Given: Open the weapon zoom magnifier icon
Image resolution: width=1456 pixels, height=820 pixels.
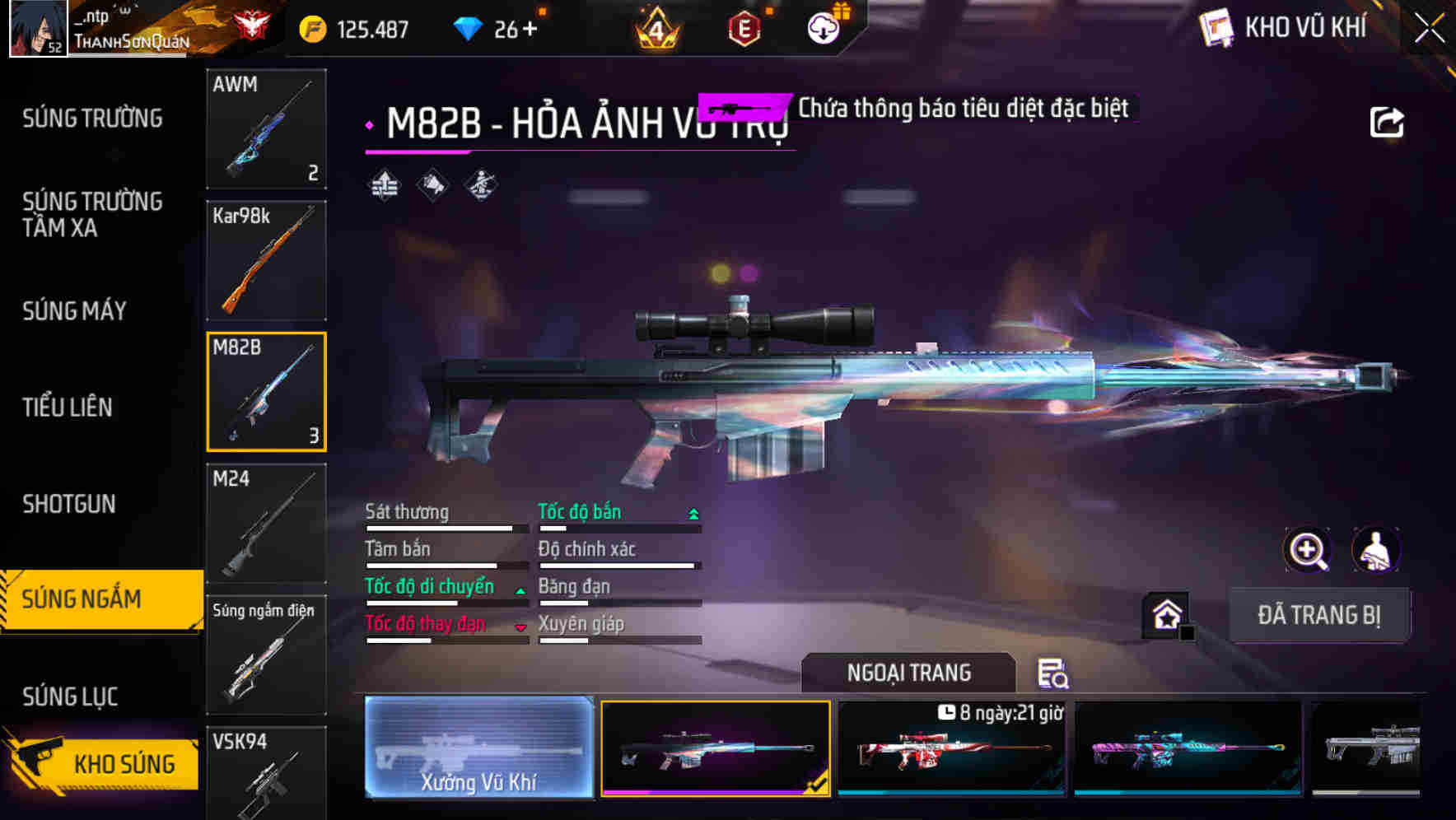Looking at the screenshot, I should (1308, 550).
